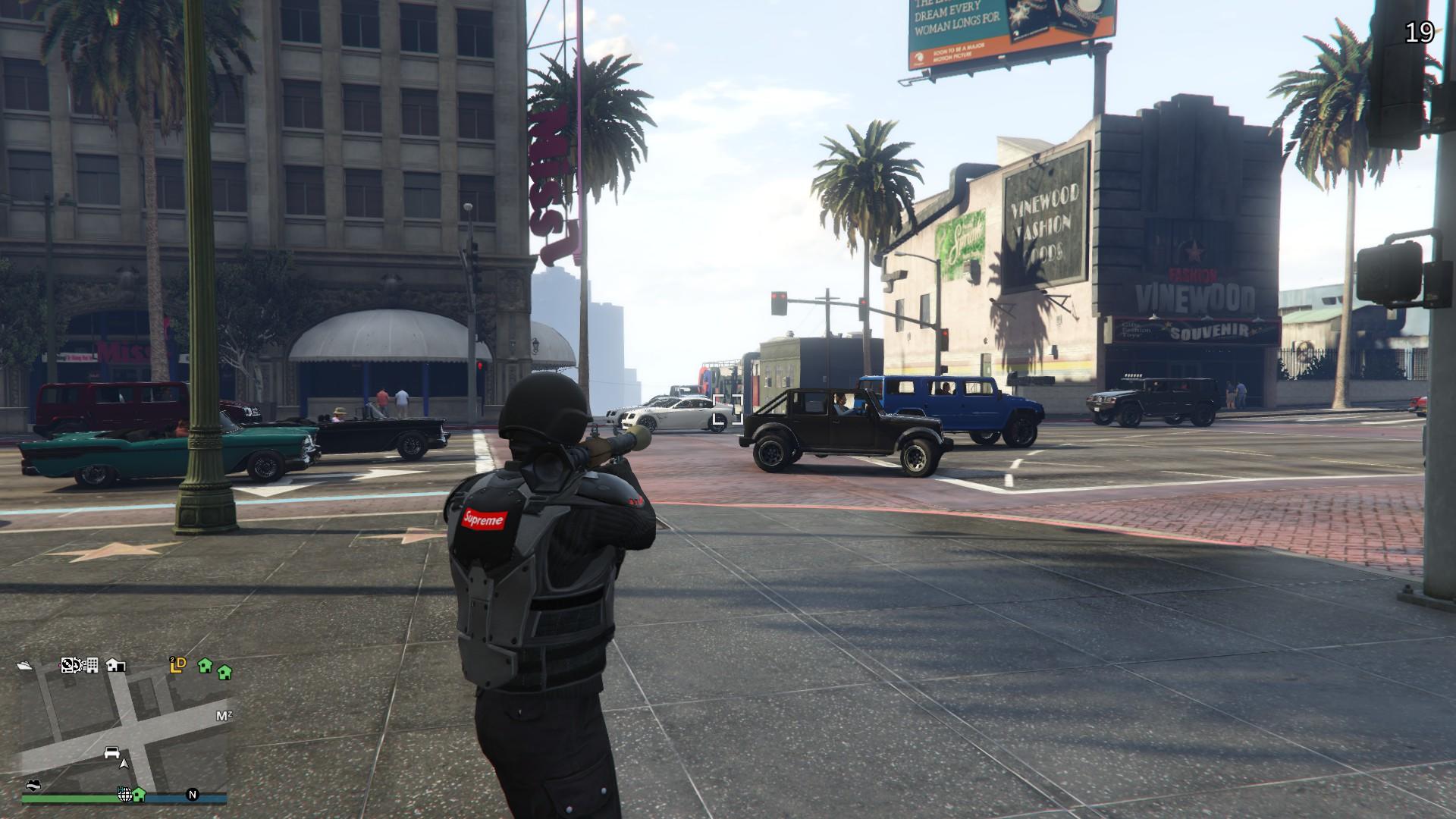1456x819 pixels.
Task: Select the green house icon beside the globe
Action: (139, 796)
